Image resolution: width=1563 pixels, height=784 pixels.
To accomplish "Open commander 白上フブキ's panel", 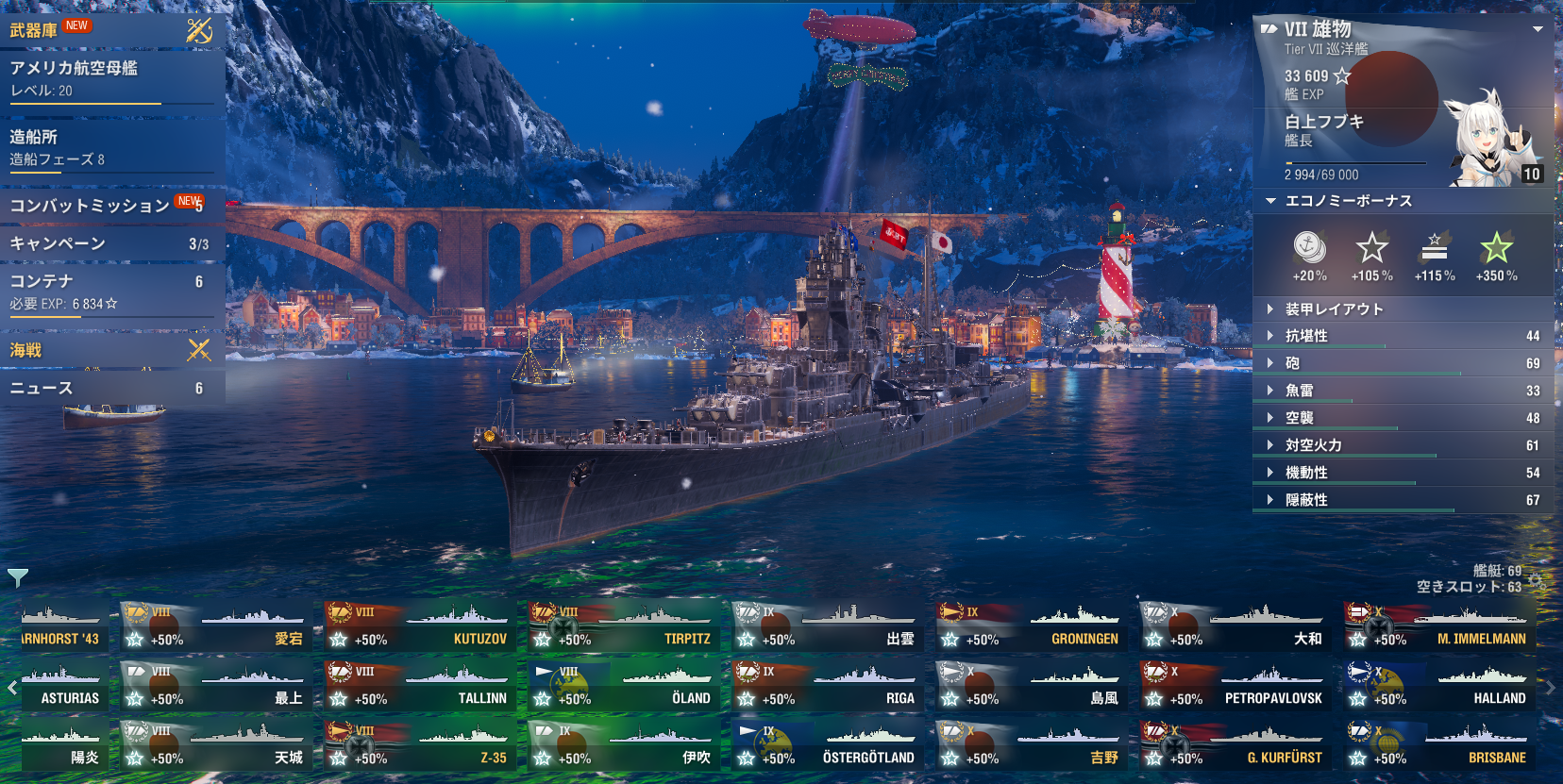I will coord(1397,132).
